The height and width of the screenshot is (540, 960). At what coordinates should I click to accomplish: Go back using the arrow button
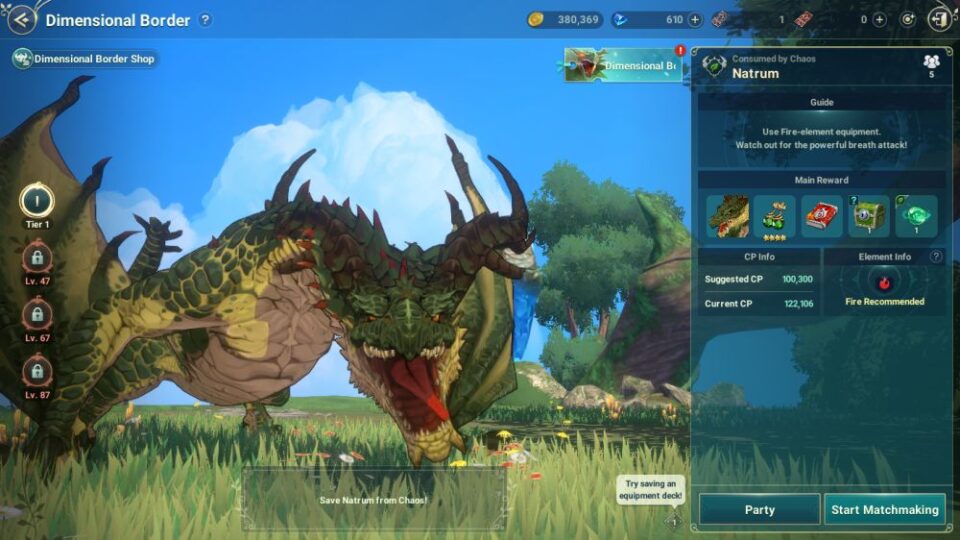tap(21, 19)
